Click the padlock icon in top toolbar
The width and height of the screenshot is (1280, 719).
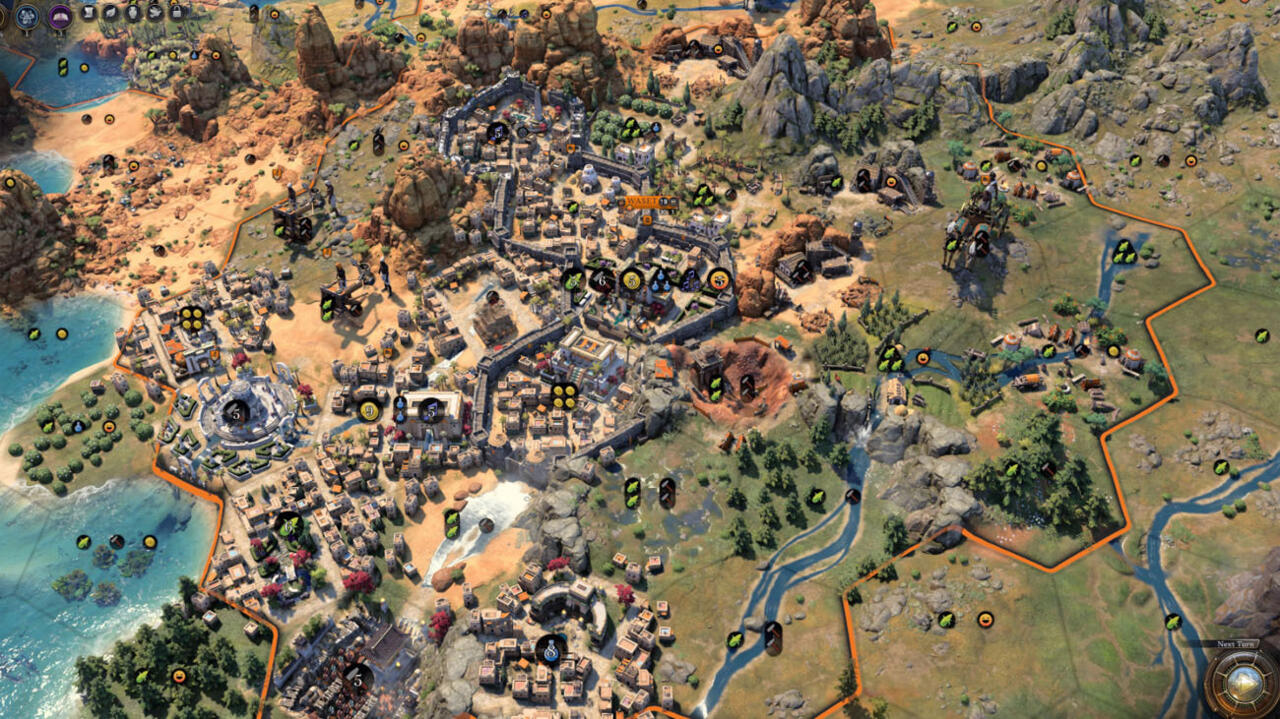[x=177, y=13]
